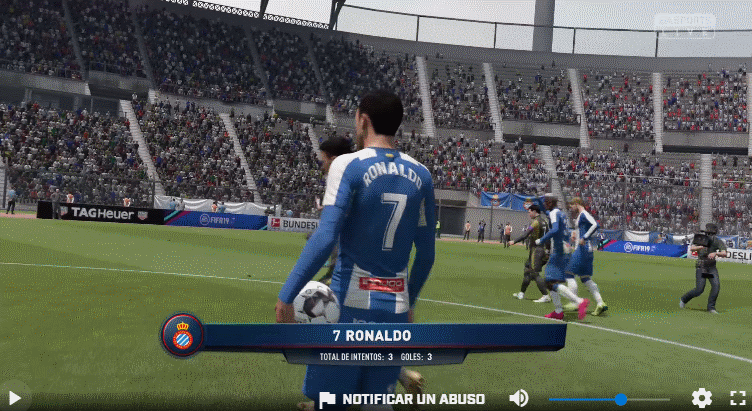Click the play button in the video player
The image size is (752, 411).
coord(15,398)
